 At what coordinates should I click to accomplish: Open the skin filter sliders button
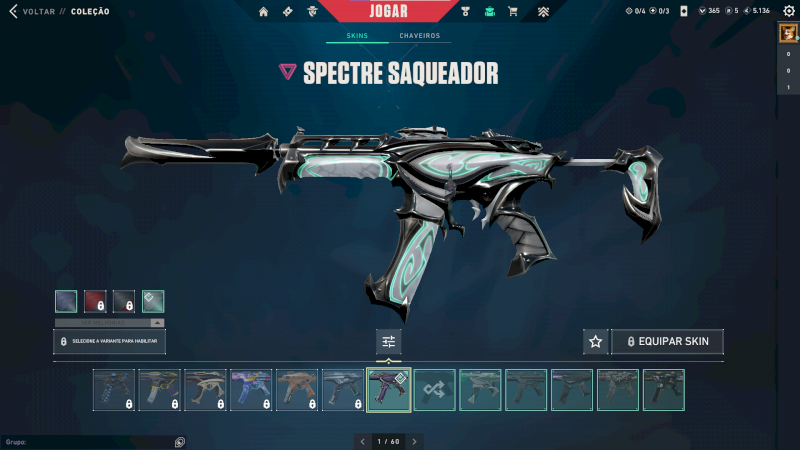pyautogui.click(x=389, y=342)
